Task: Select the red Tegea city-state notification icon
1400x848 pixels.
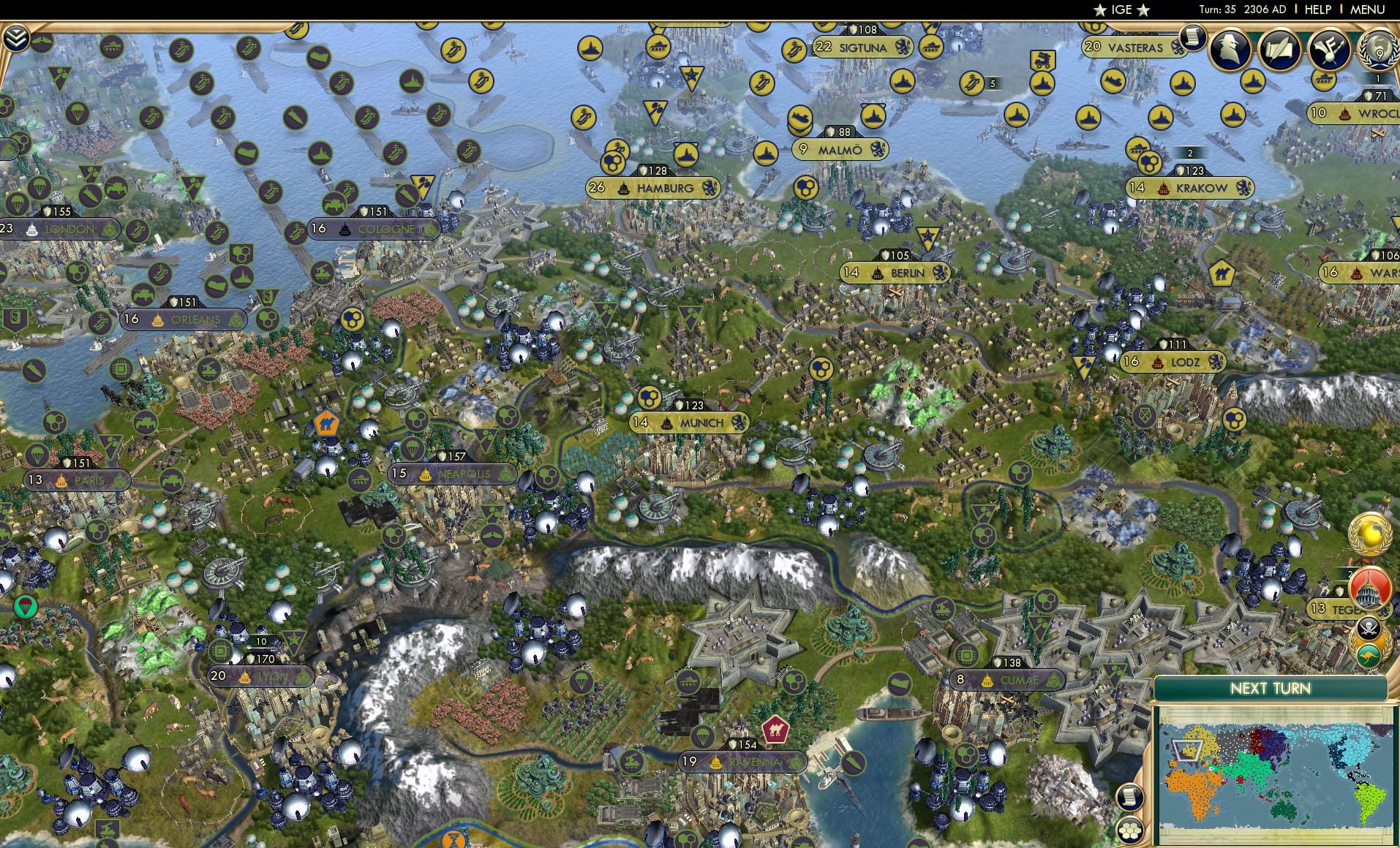Action: coord(1369,588)
